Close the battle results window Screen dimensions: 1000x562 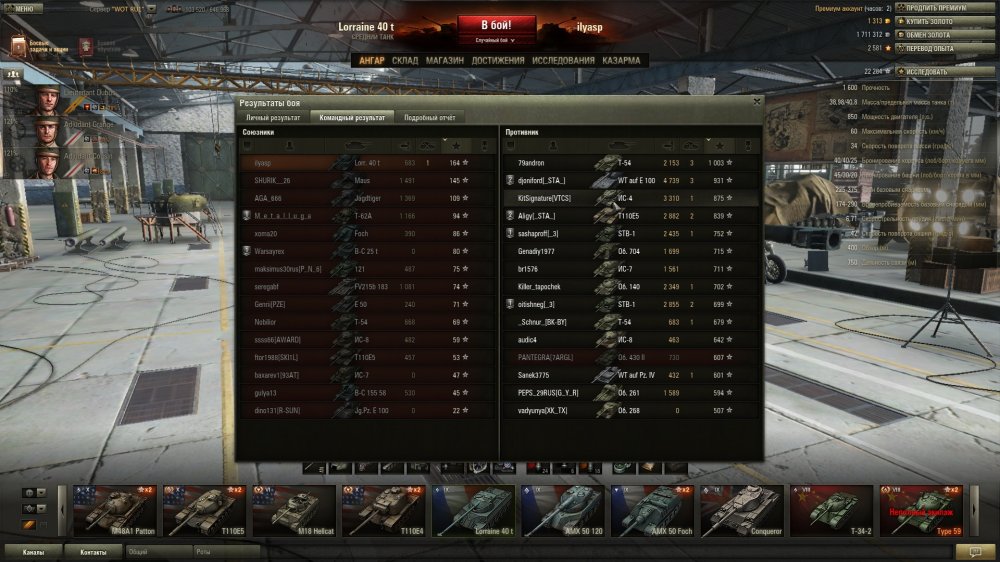pyautogui.click(x=756, y=101)
